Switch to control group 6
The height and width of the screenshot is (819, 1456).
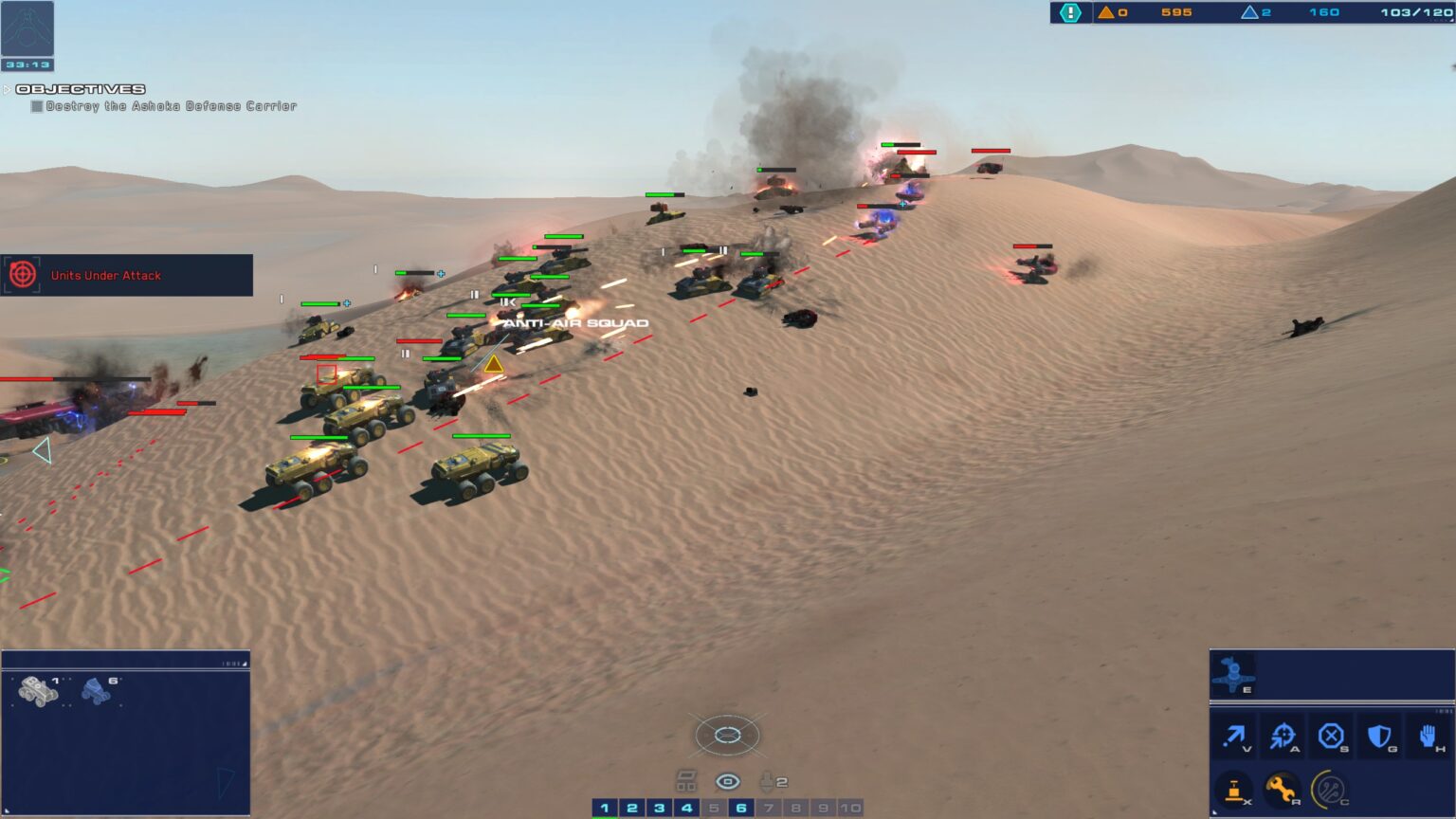740,807
